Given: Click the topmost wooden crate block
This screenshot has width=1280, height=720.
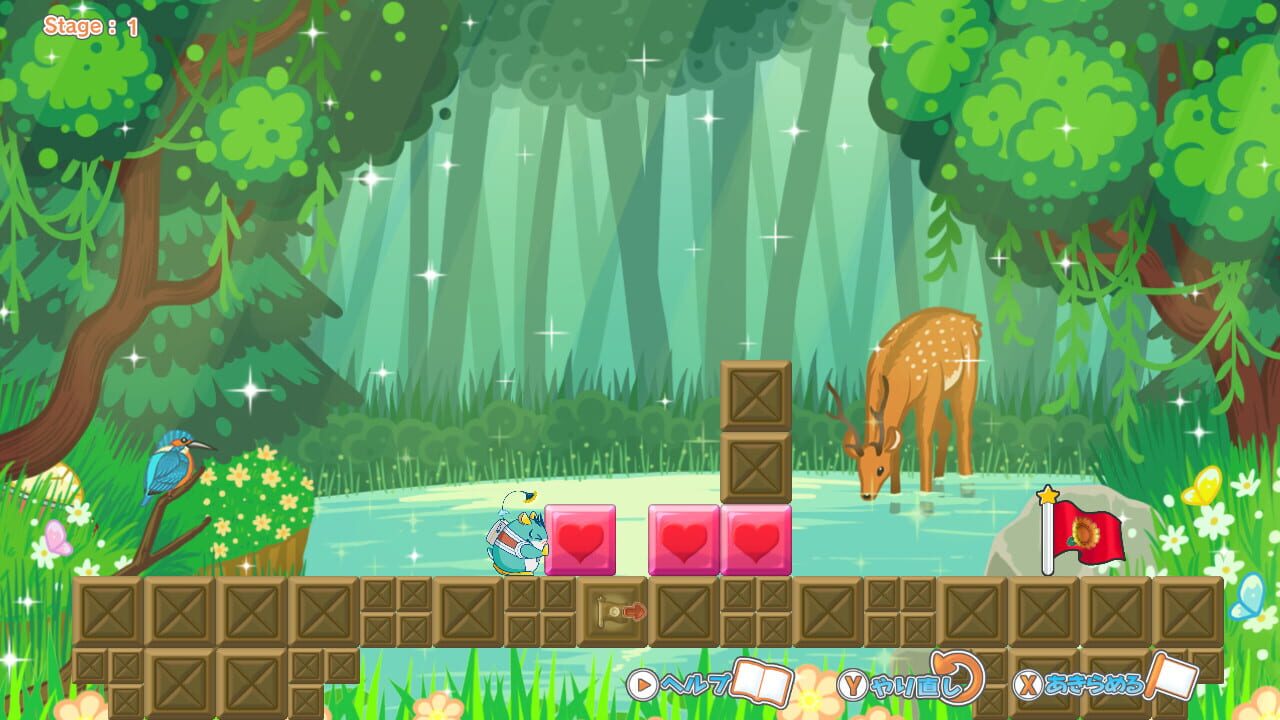Looking at the screenshot, I should (753, 395).
